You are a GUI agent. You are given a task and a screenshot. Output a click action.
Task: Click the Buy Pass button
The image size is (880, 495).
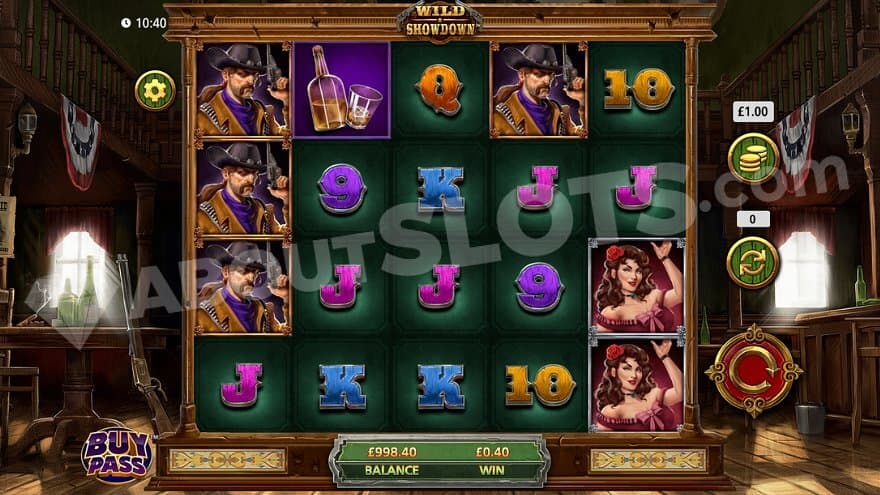coord(116,453)
